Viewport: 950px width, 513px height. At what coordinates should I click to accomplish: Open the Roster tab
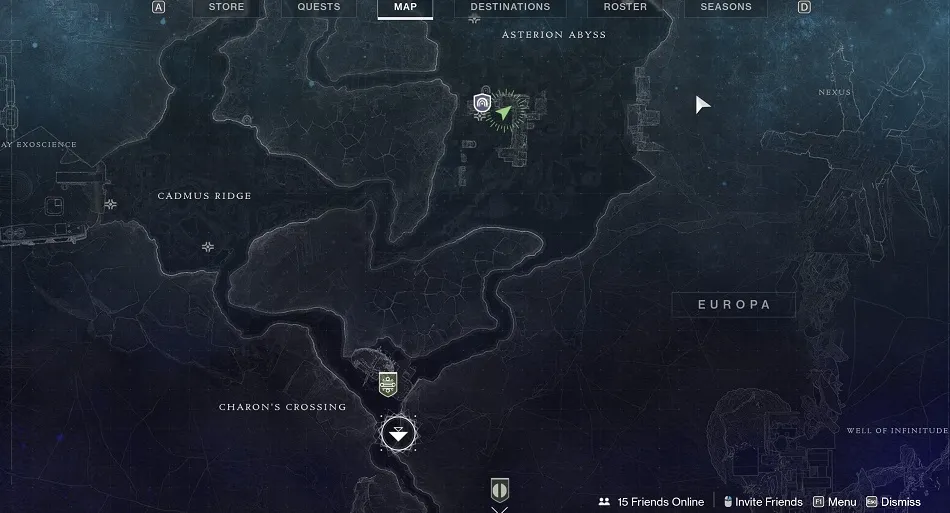point(623,7)
